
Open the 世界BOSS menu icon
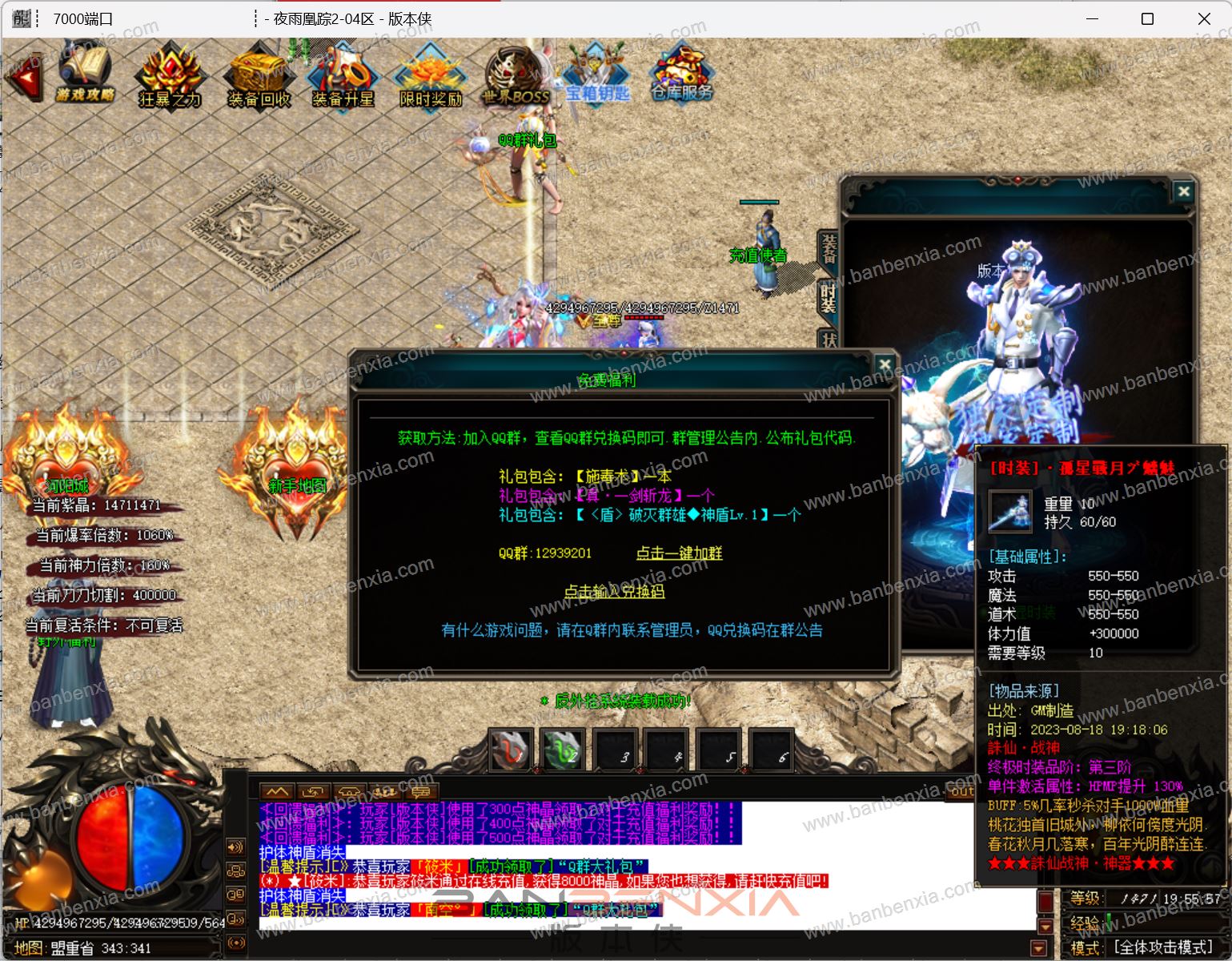517,78
